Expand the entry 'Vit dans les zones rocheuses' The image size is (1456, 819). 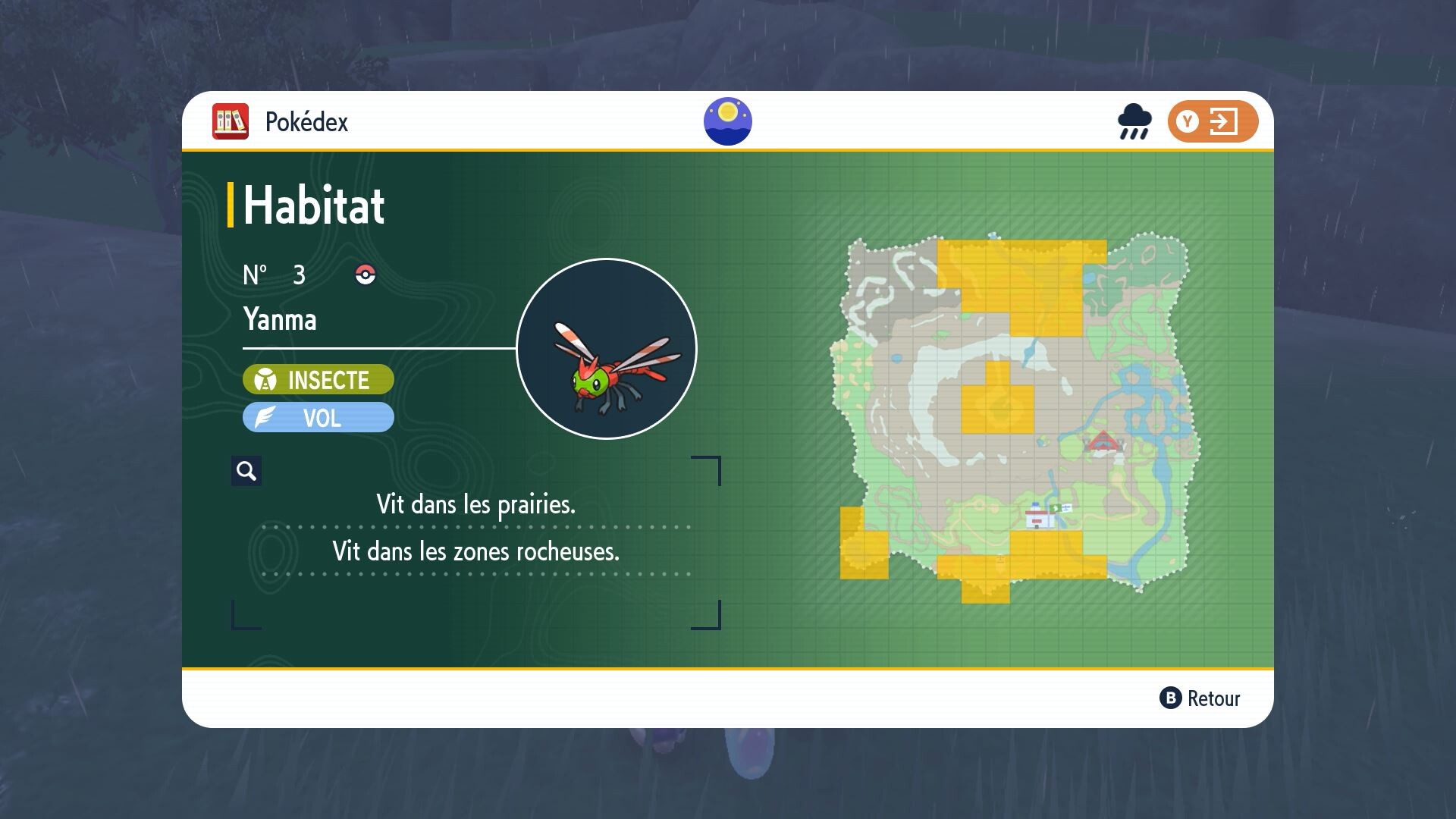(x=476, y=553)
